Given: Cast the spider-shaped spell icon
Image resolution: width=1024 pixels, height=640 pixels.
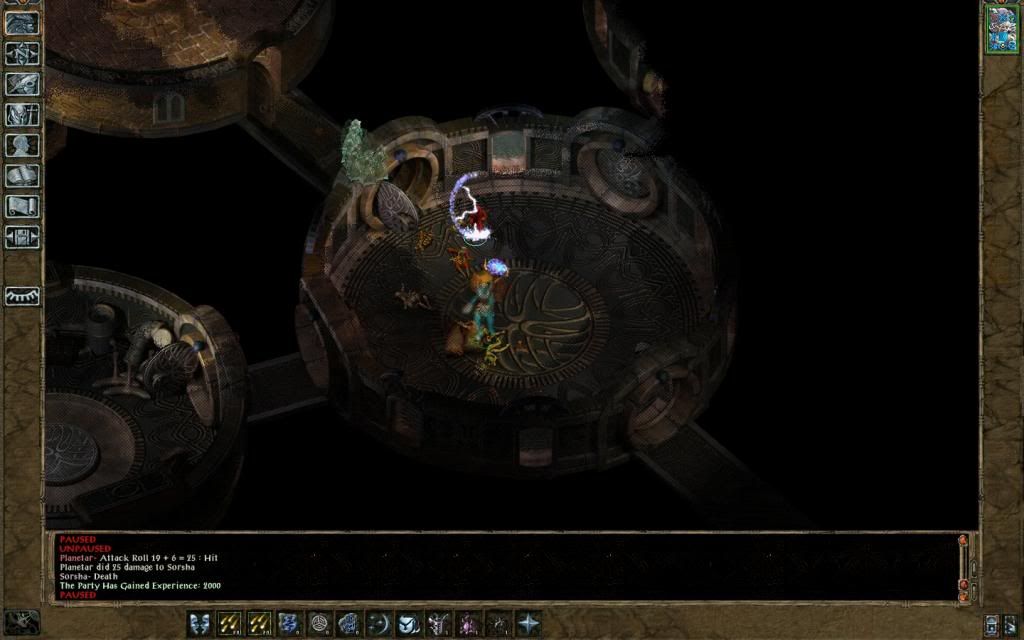Looking at the screenshot, I should coord(498,623).
